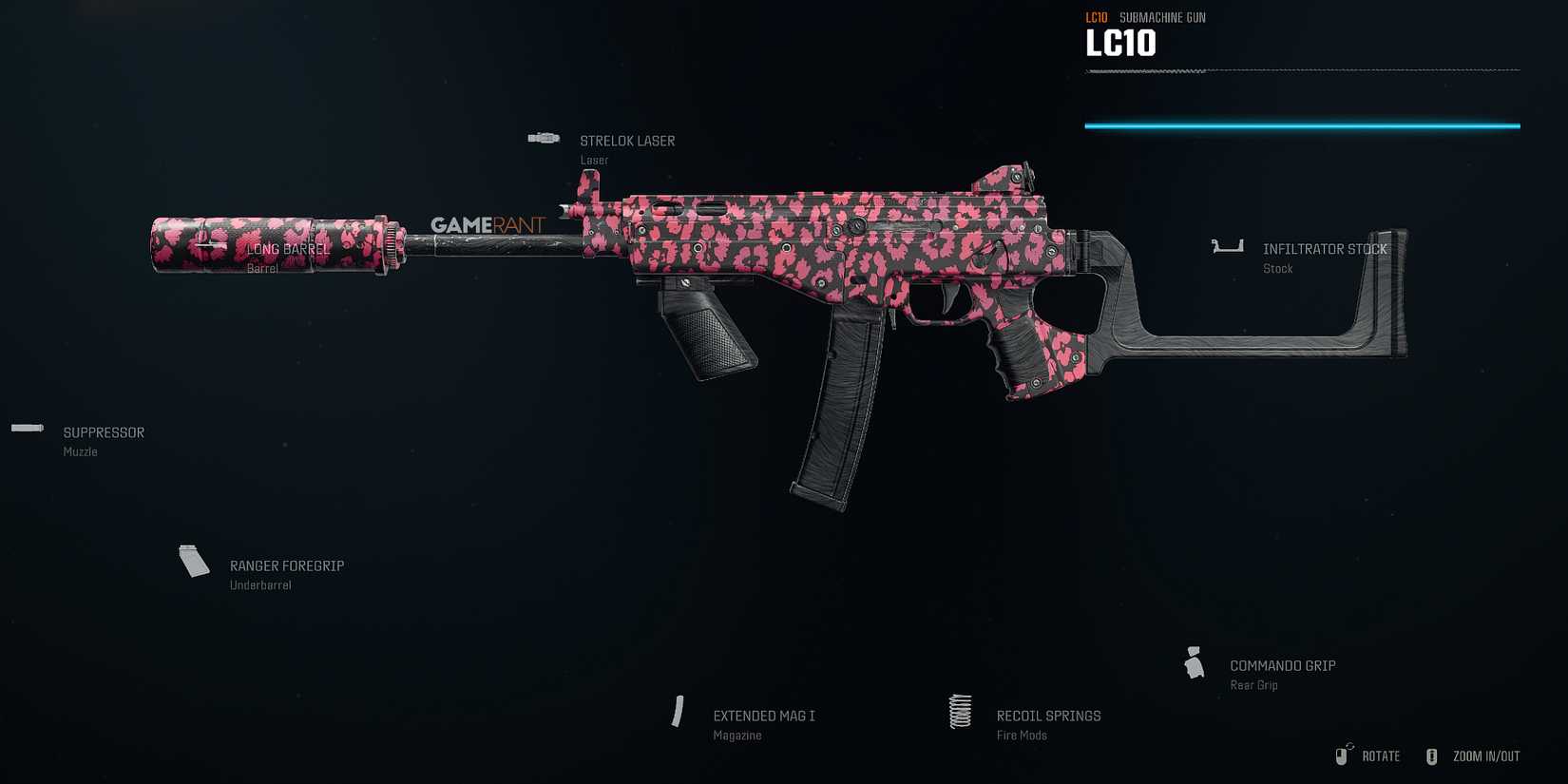Select the Extended Mag I magazine icon
This screenshot has height=784, width=1568.
(679, 711)
